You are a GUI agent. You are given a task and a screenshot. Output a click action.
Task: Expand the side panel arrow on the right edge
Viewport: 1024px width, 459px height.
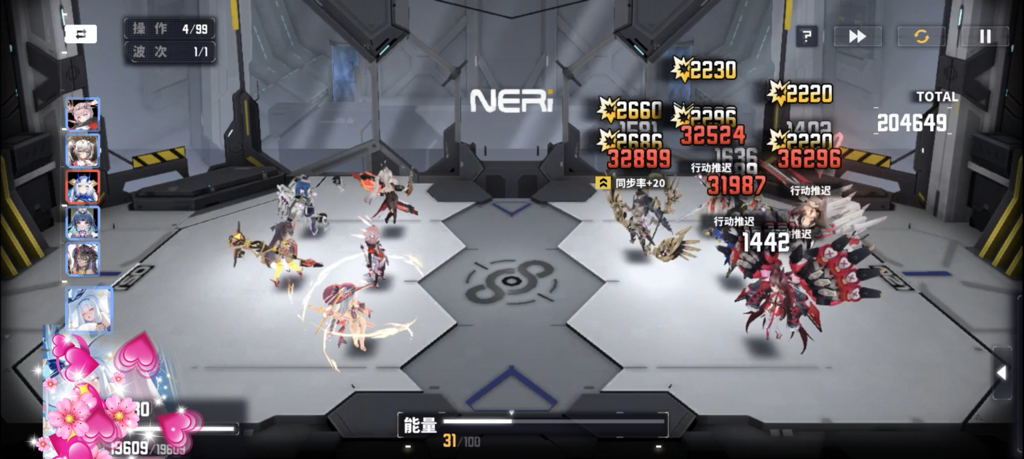pyautogui.click(x=1002, y=373)
